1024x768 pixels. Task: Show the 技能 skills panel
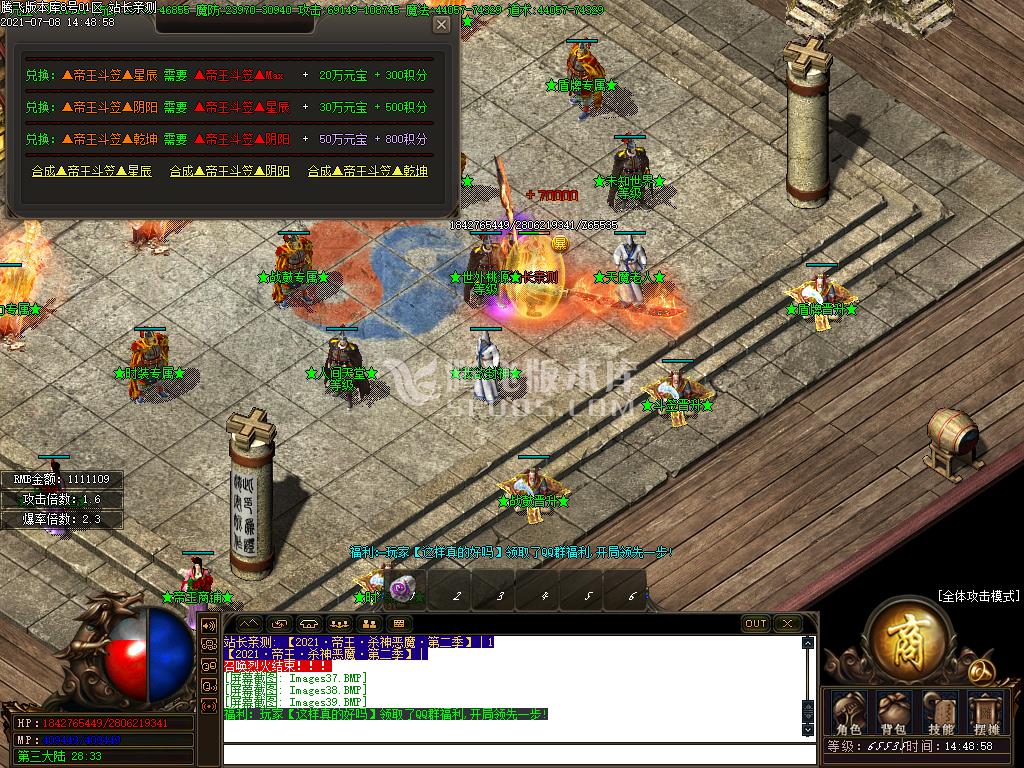pos(941,712)
